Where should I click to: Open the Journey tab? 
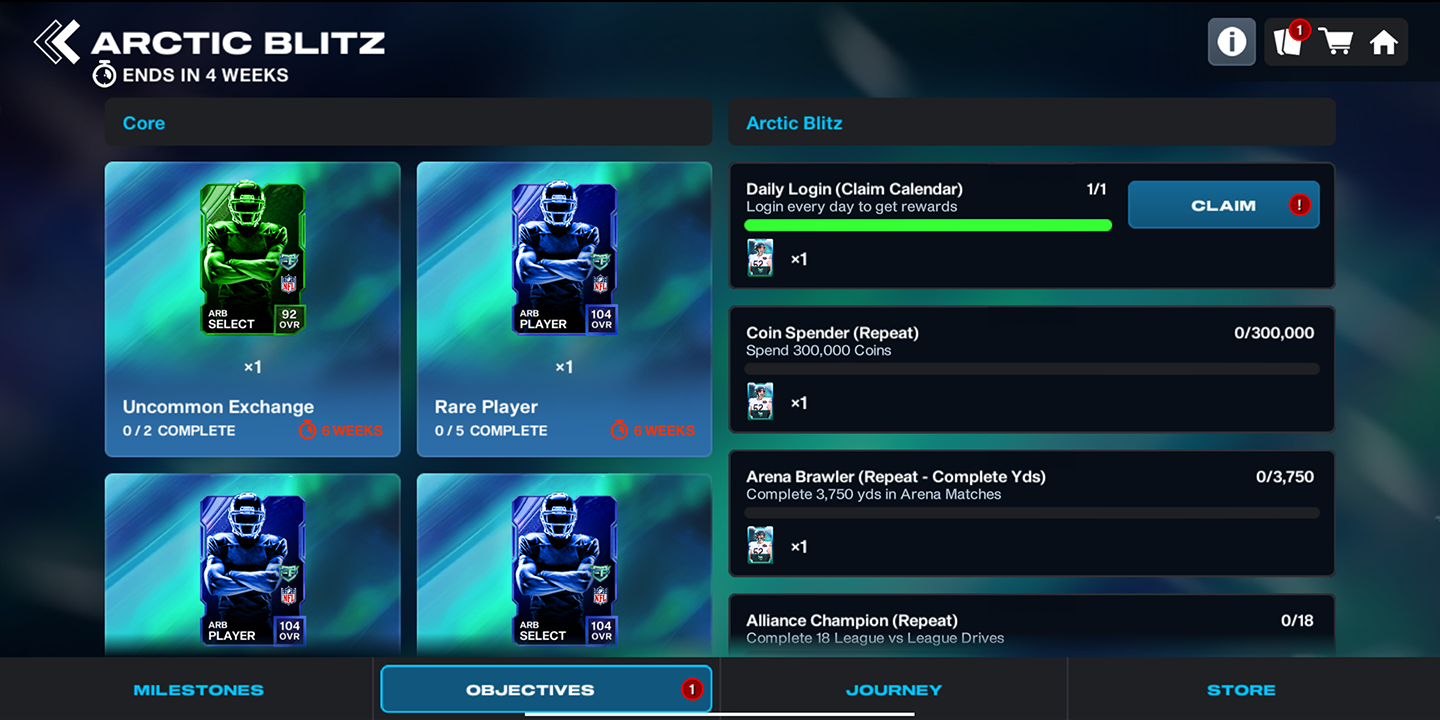893,689
